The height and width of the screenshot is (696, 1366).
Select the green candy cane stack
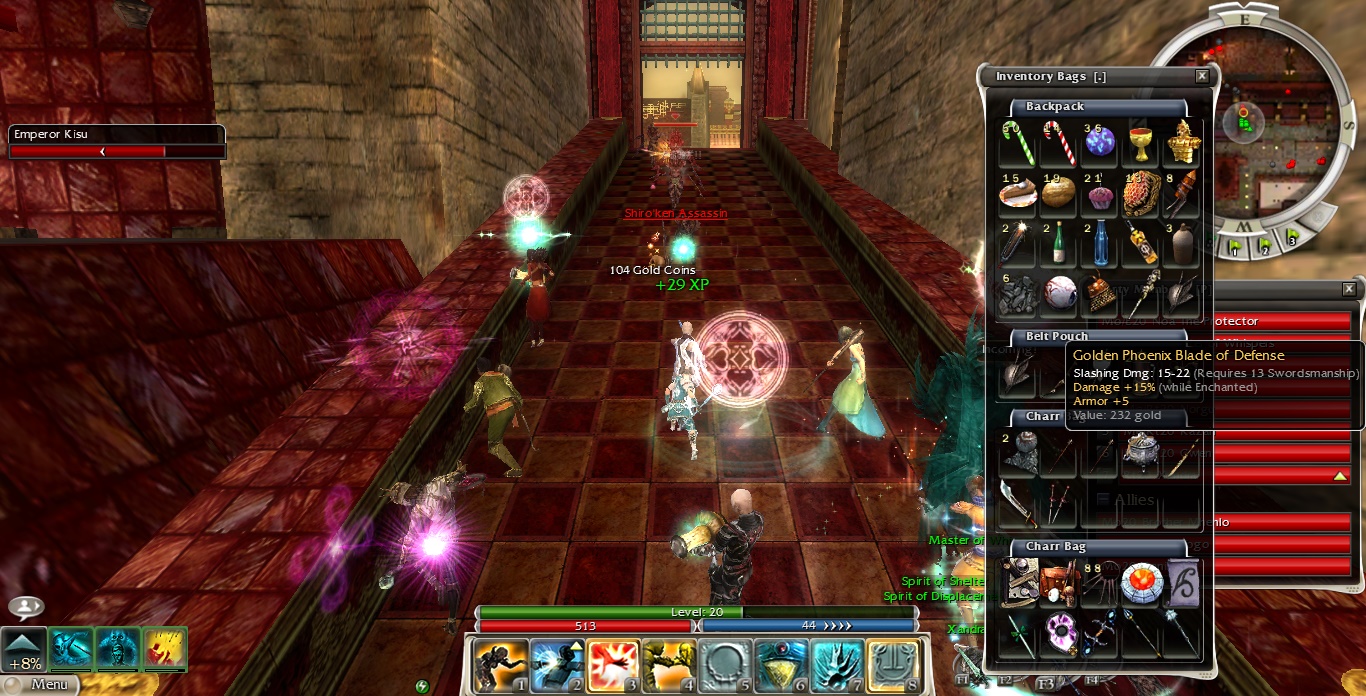point(1019,143)
